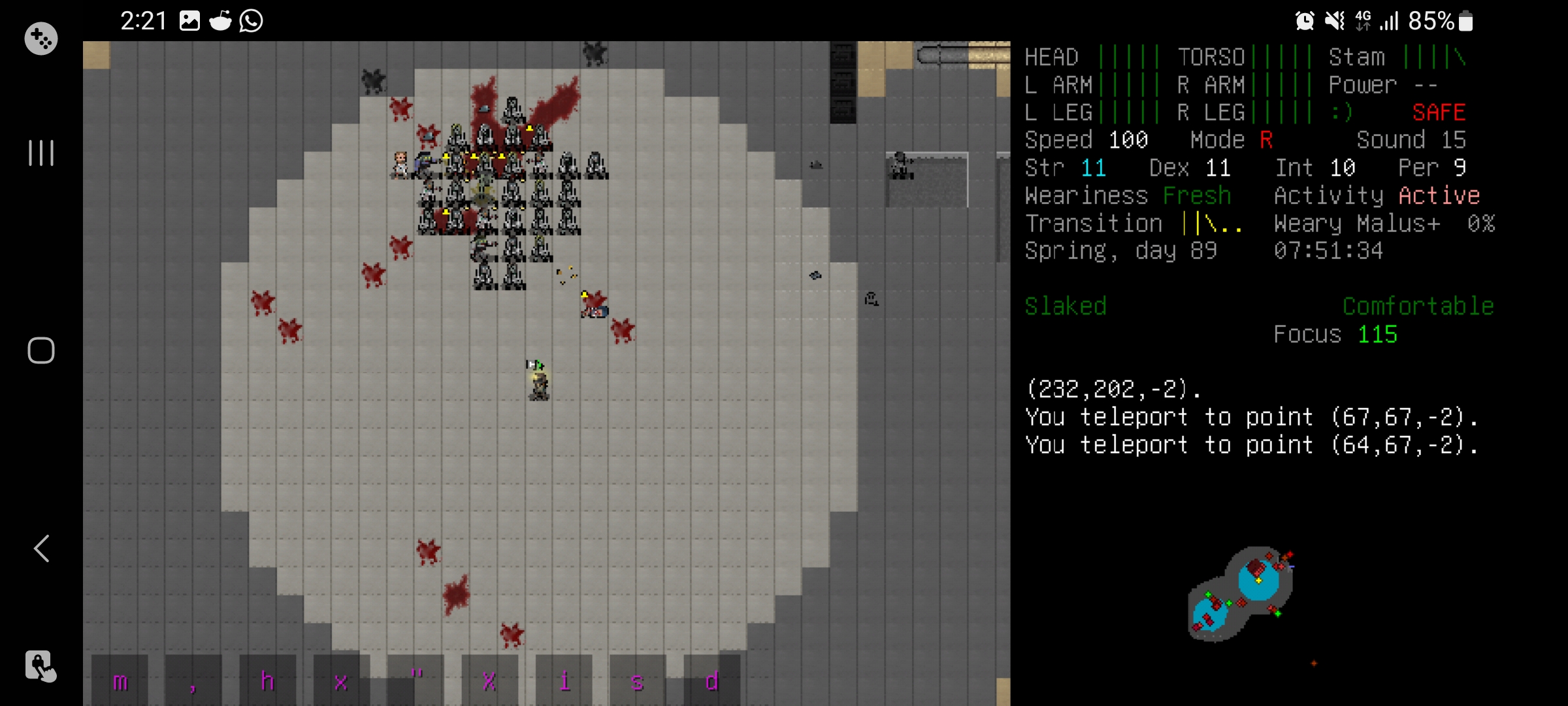Tap the "h" movement shortcut key
The image size is (1568, 706).
268,681
